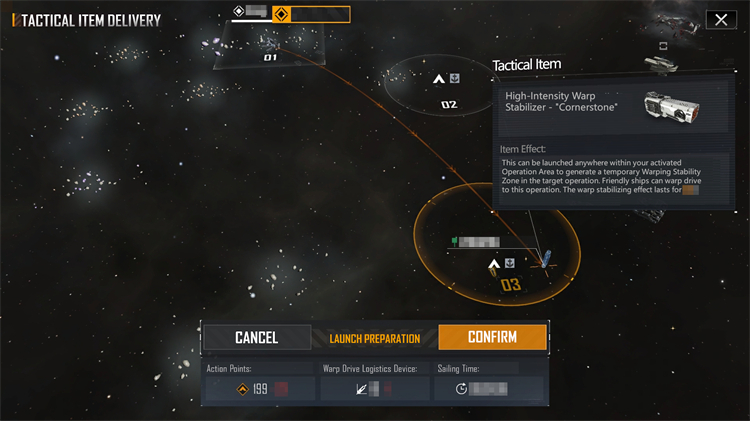Select operation area 02 on the map
This screenshot has height=421, width=750.
click(x=448, y=103)
